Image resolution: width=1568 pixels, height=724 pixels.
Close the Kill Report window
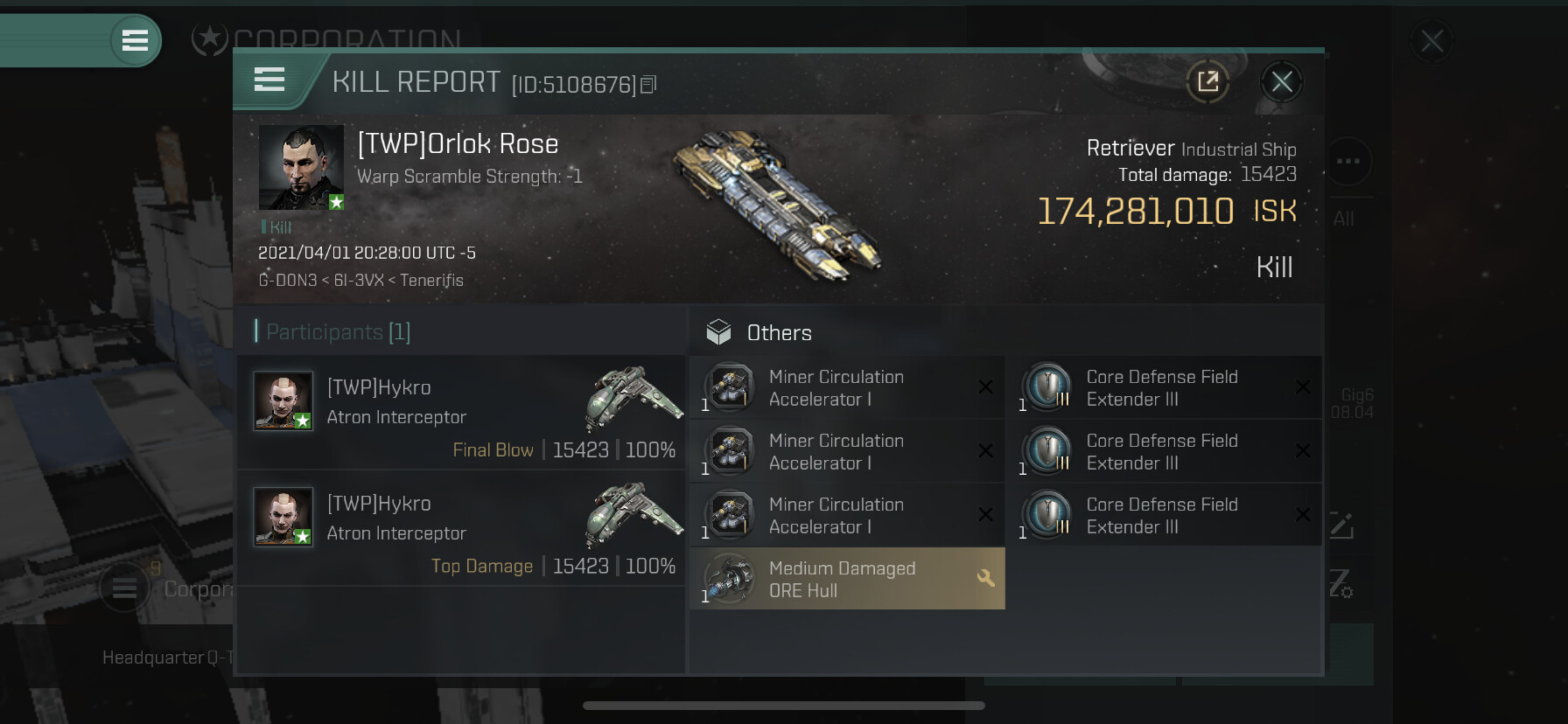(x=1281, y=82)
